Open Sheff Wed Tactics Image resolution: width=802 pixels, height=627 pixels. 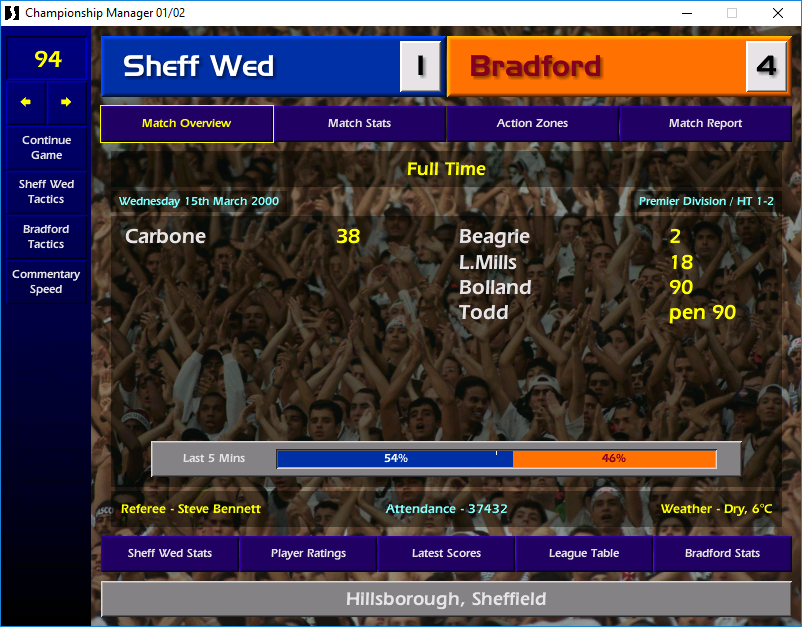(46, 192)
